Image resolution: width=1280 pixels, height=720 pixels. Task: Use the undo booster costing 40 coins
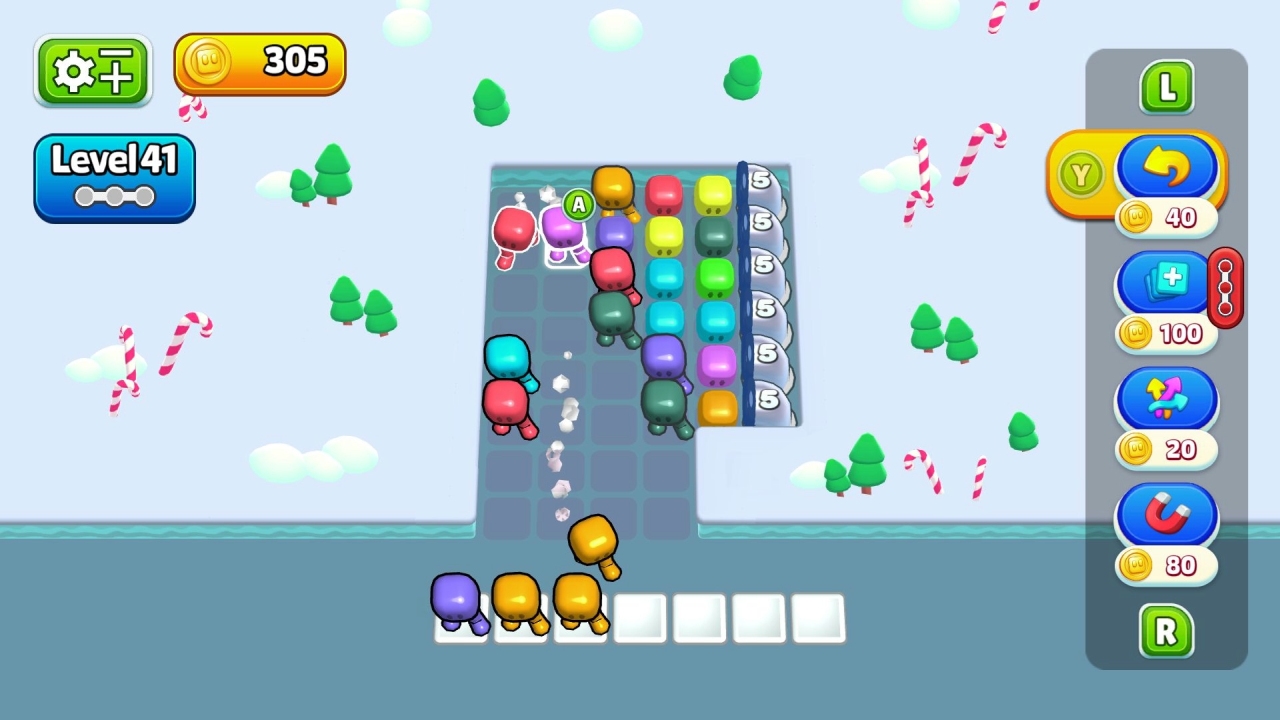1168,168
